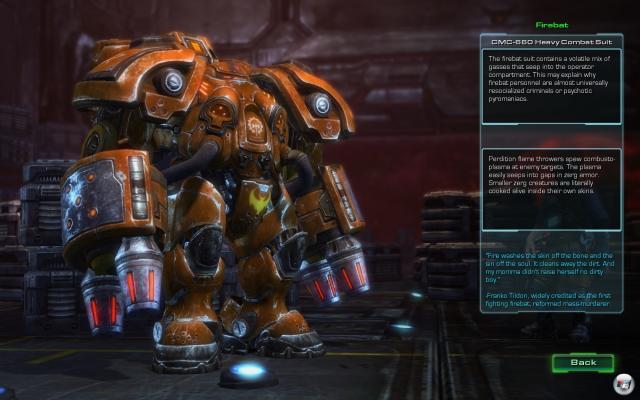
Task: Go back using the Back button
Action: click(x=583, y=361)
